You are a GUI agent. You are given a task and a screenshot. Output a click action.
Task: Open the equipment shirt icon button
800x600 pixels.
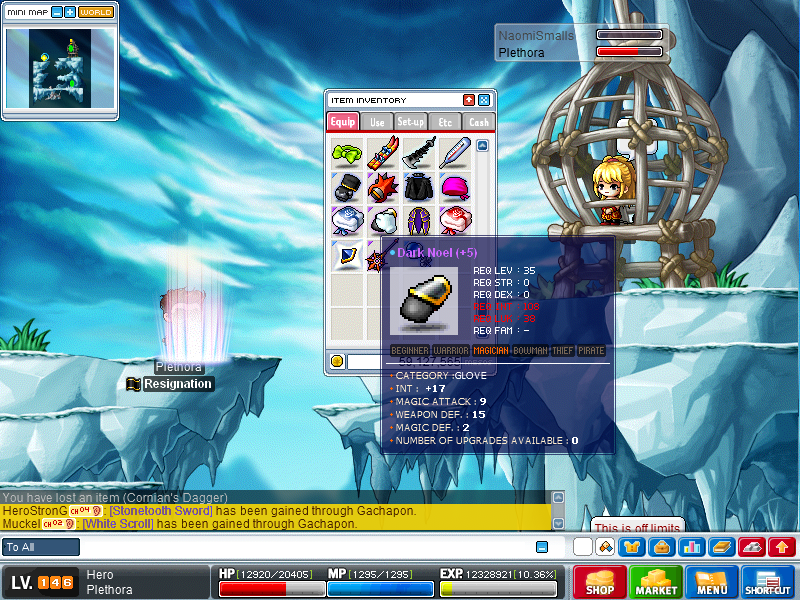pyautogui.click(x=632, y=547)
